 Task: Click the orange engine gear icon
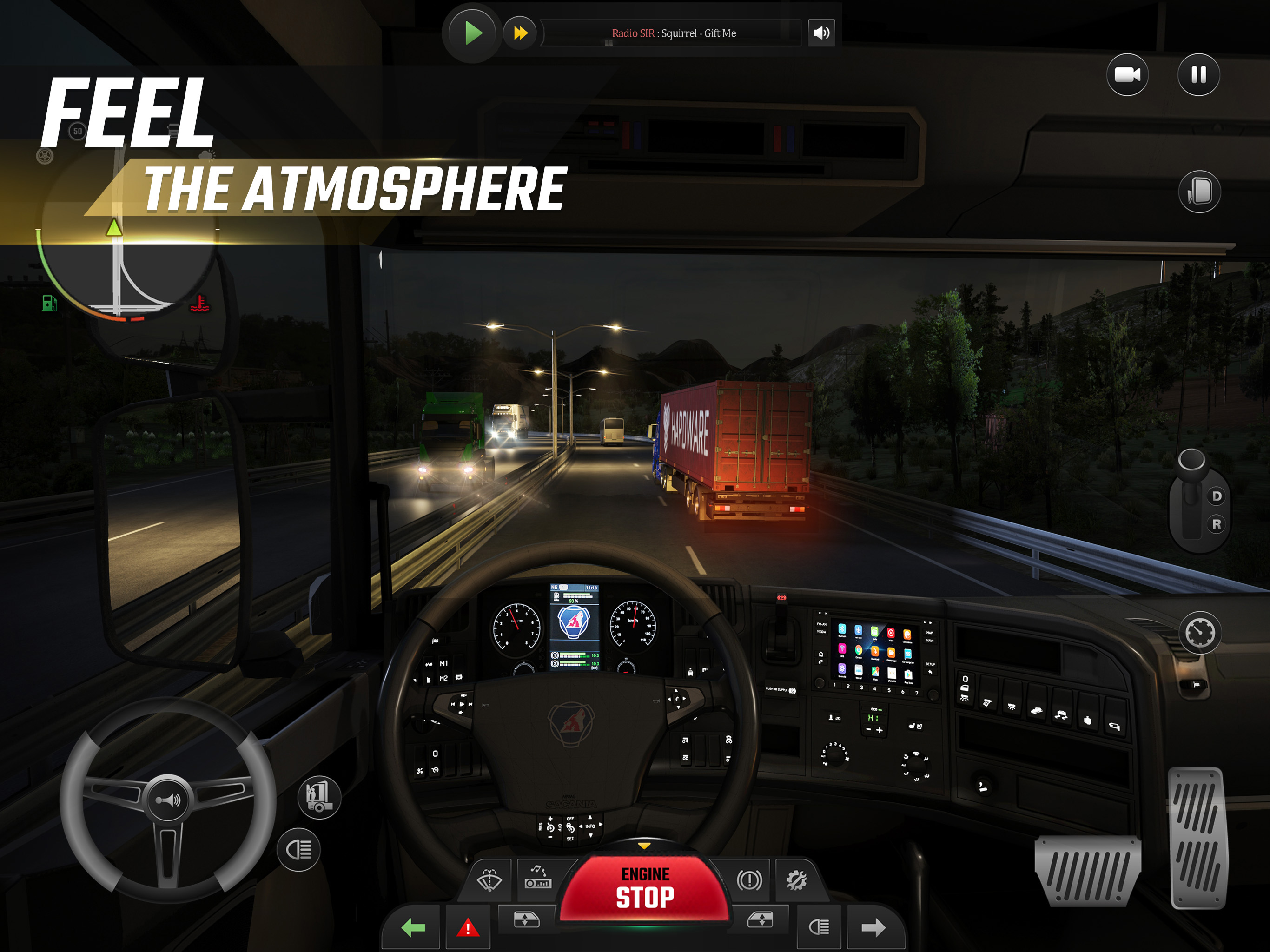click(796, 879)
